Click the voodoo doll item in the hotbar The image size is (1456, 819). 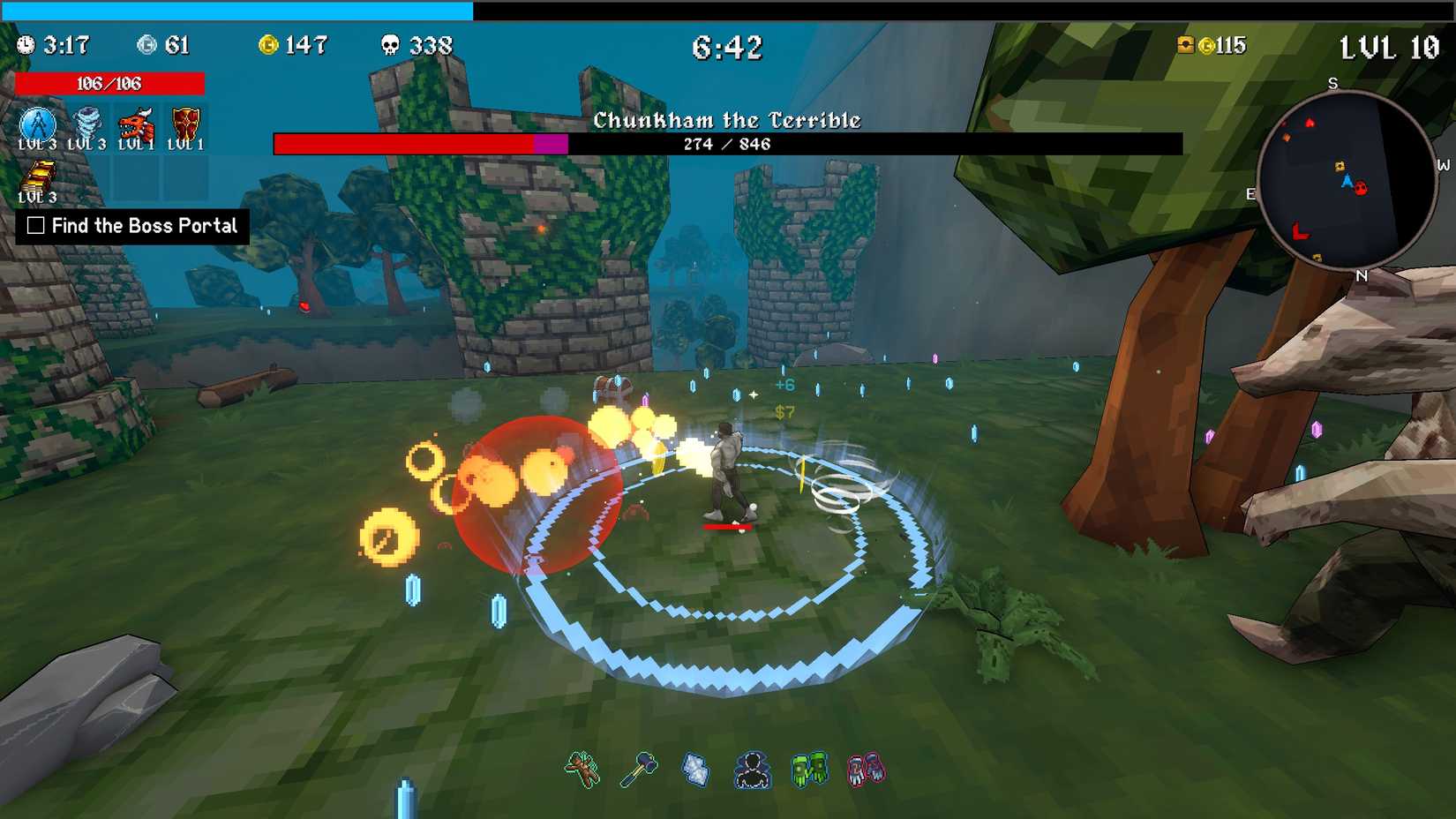(582, 769)
